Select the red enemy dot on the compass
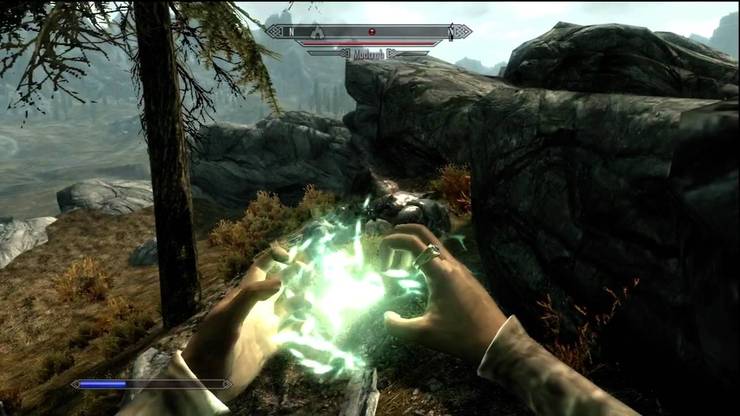 (x=372, y=31)
